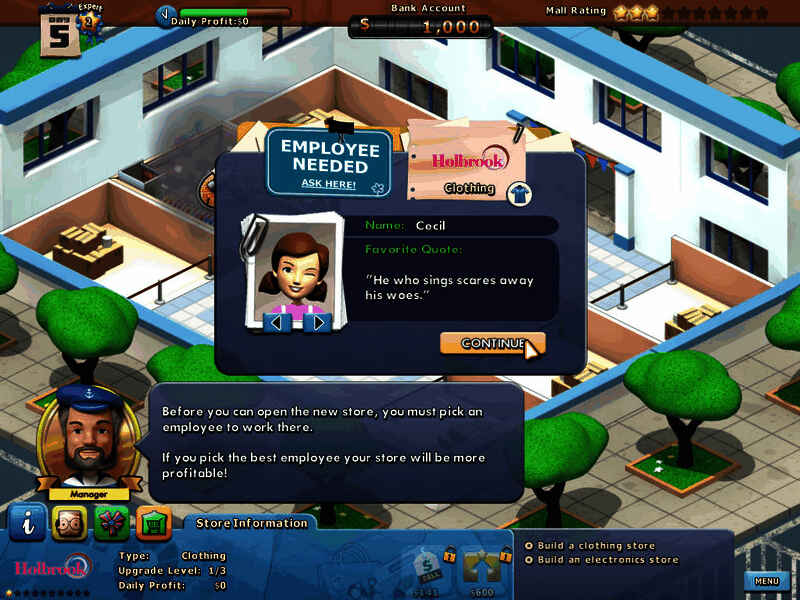The image size is (800, 600).
Task: Click the Manager advisor portrait
Action: coord(83,437)
